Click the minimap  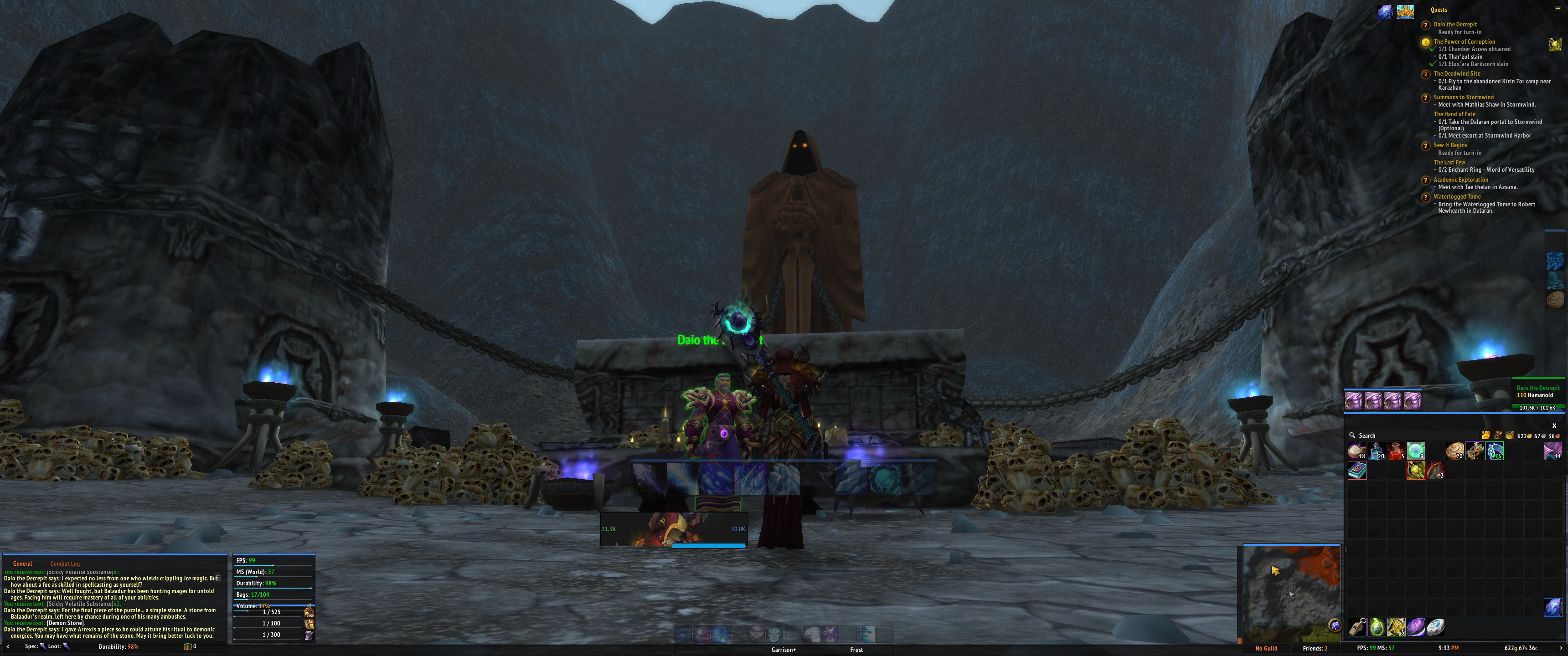click(x=1291, y=593)
